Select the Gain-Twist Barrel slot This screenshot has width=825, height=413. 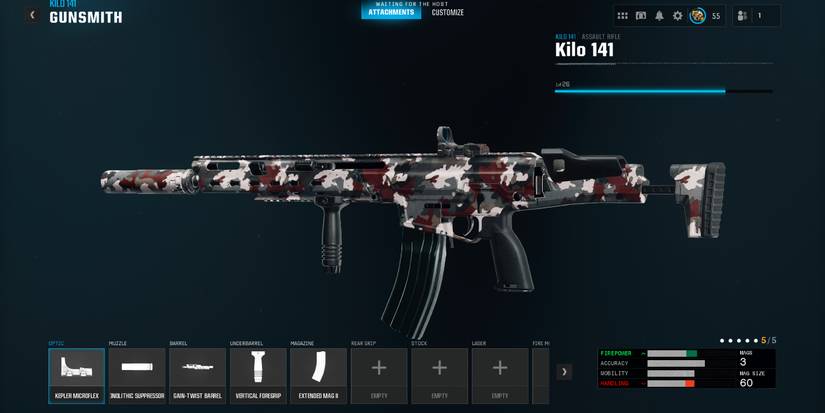tap(197, 375)
